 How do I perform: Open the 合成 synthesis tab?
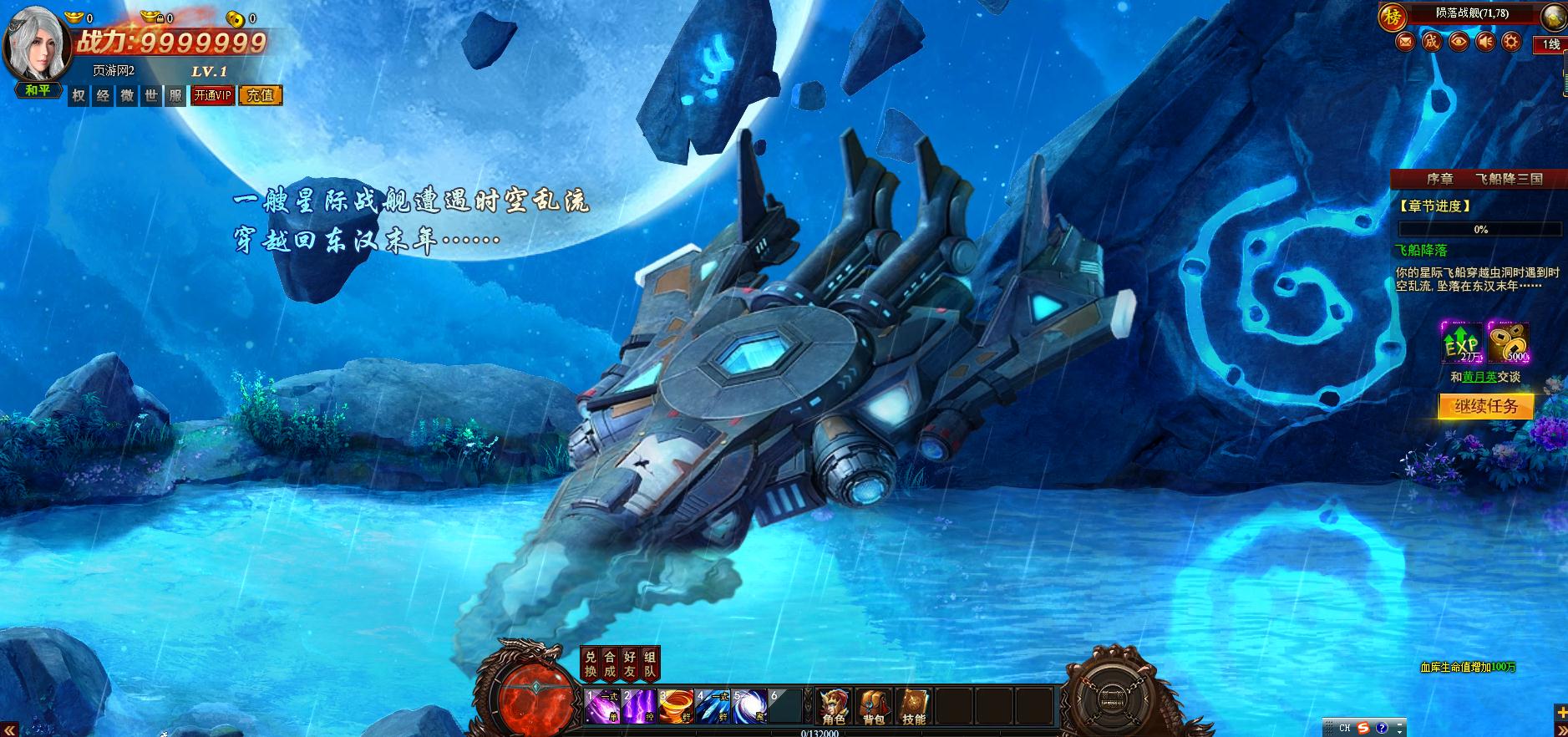tap(611, 664)
